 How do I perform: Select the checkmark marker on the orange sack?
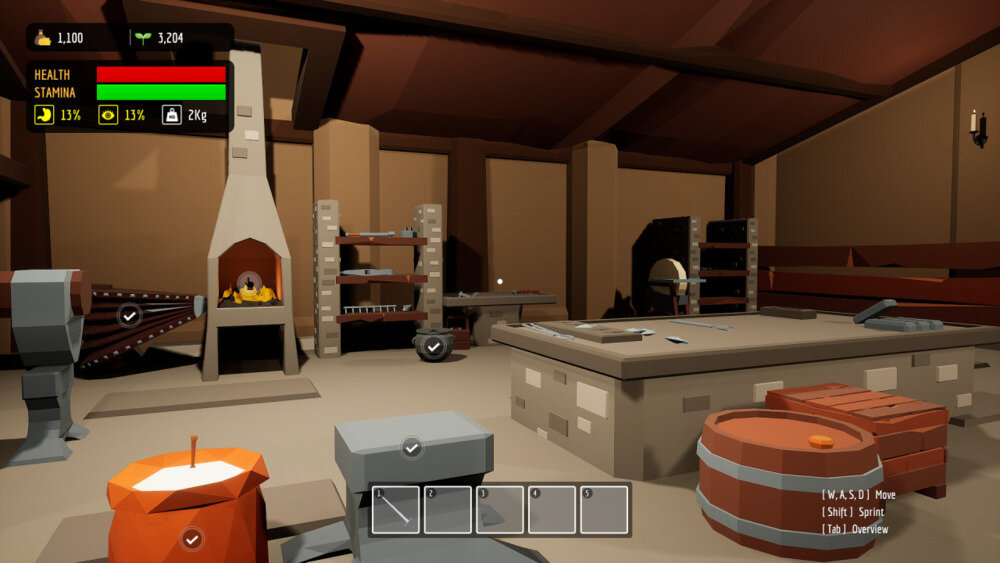pos(192,539)
